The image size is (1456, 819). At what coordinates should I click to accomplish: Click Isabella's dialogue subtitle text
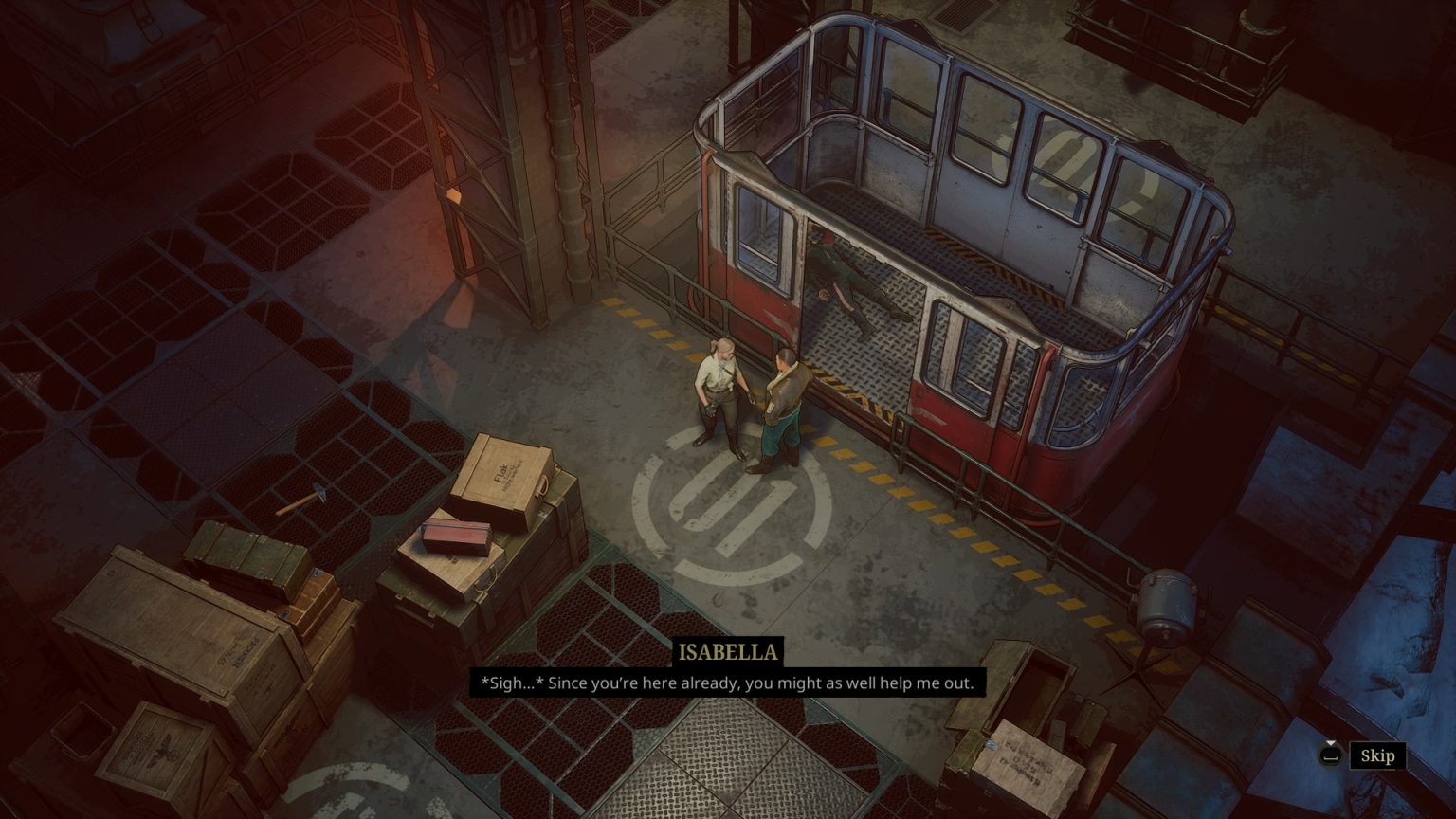click(x=730, y=682)
